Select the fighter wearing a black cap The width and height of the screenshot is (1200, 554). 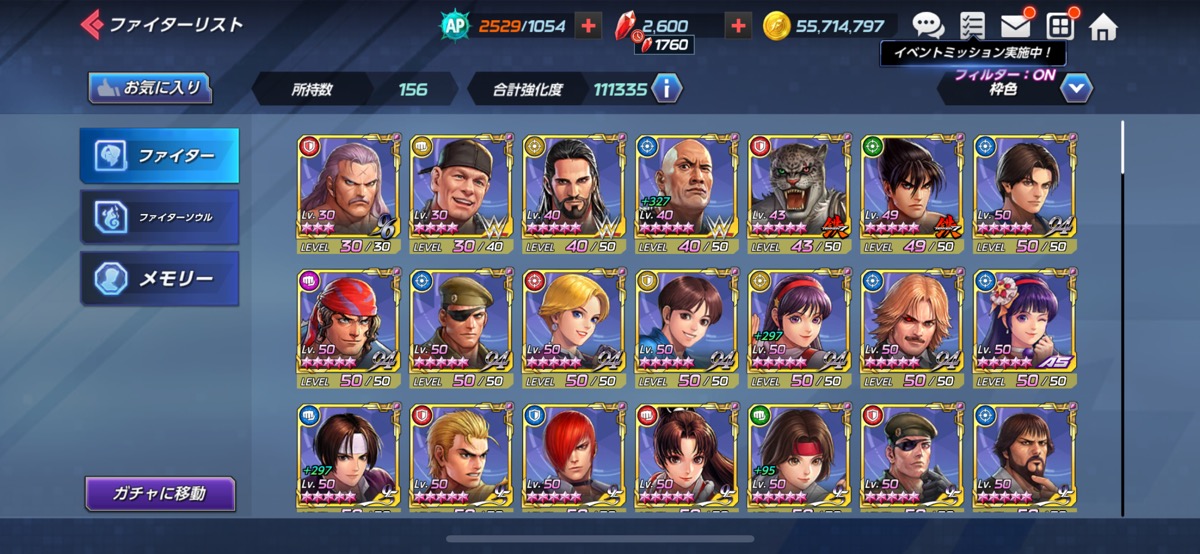[x=460, y=192]
